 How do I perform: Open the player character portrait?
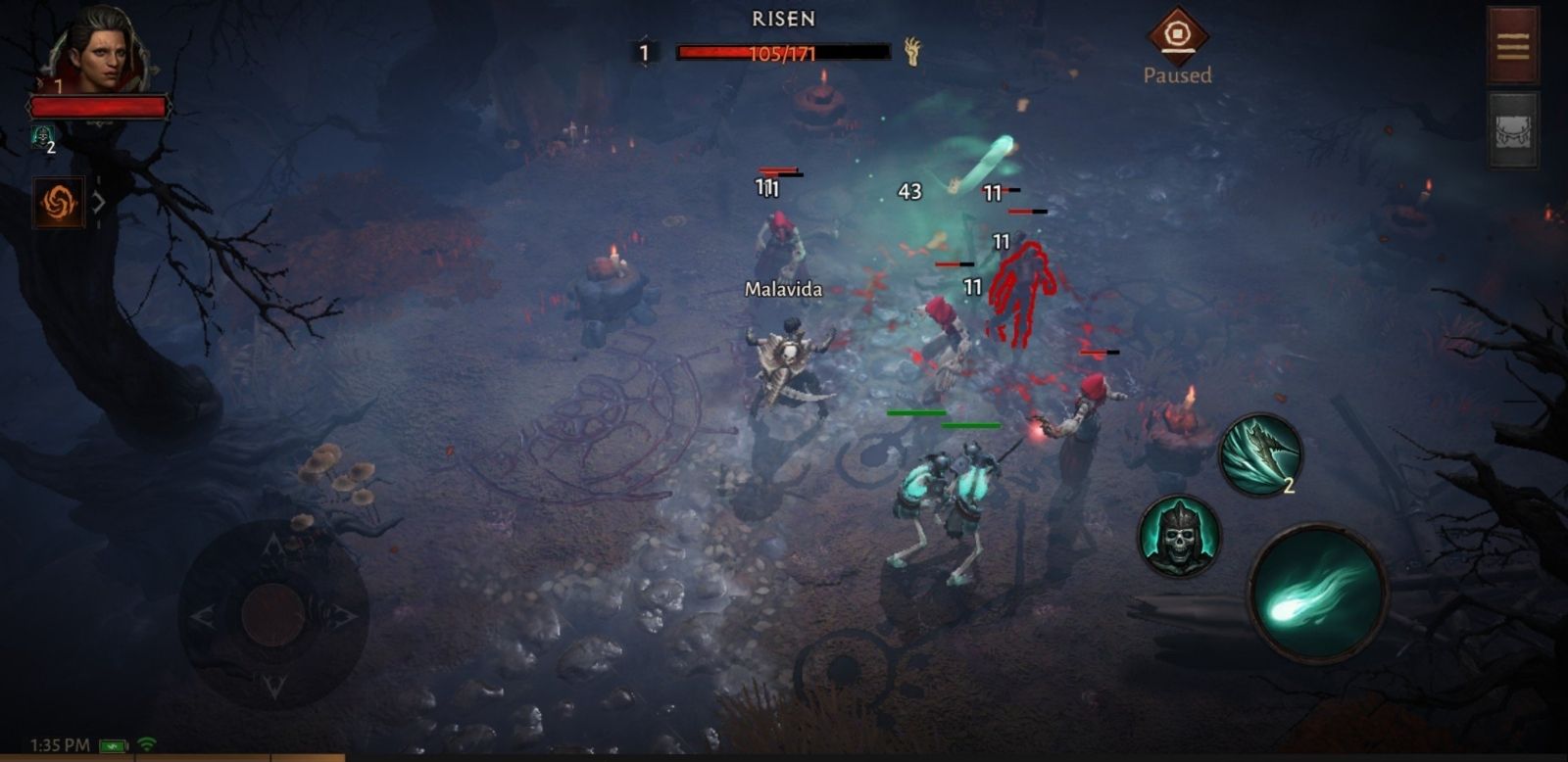click(98, 49)
